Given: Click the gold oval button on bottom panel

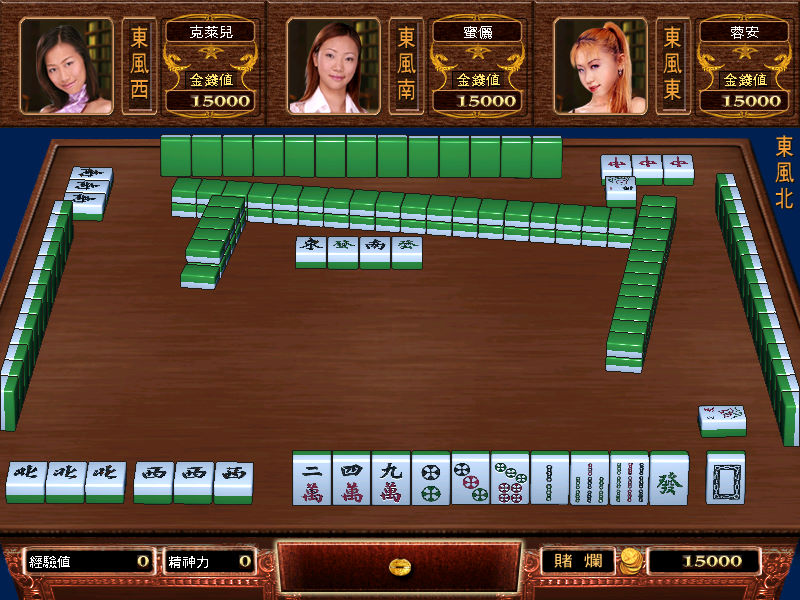Looking at the screenshot, I should (x=400, y=567).
